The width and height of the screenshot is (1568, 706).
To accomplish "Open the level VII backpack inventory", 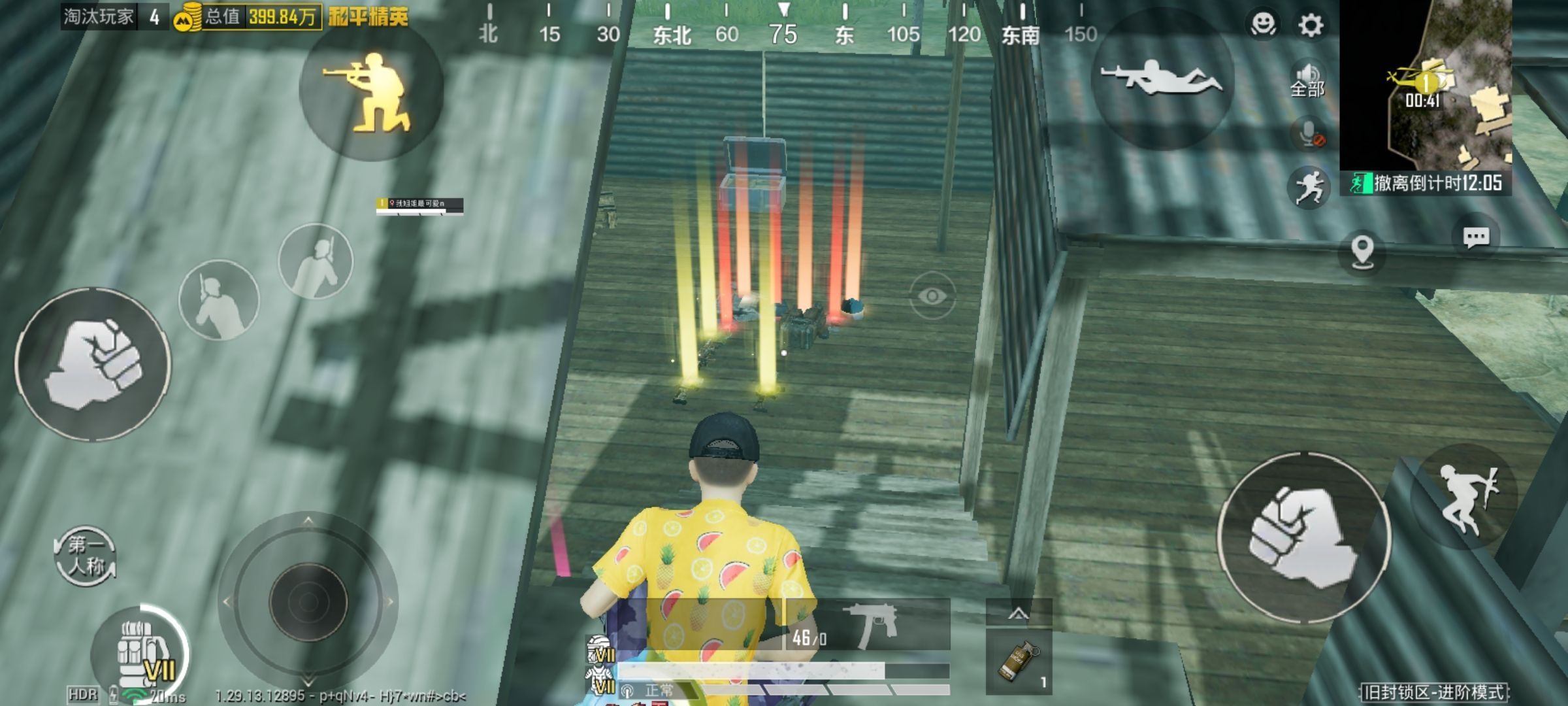I will pos(140,654).
